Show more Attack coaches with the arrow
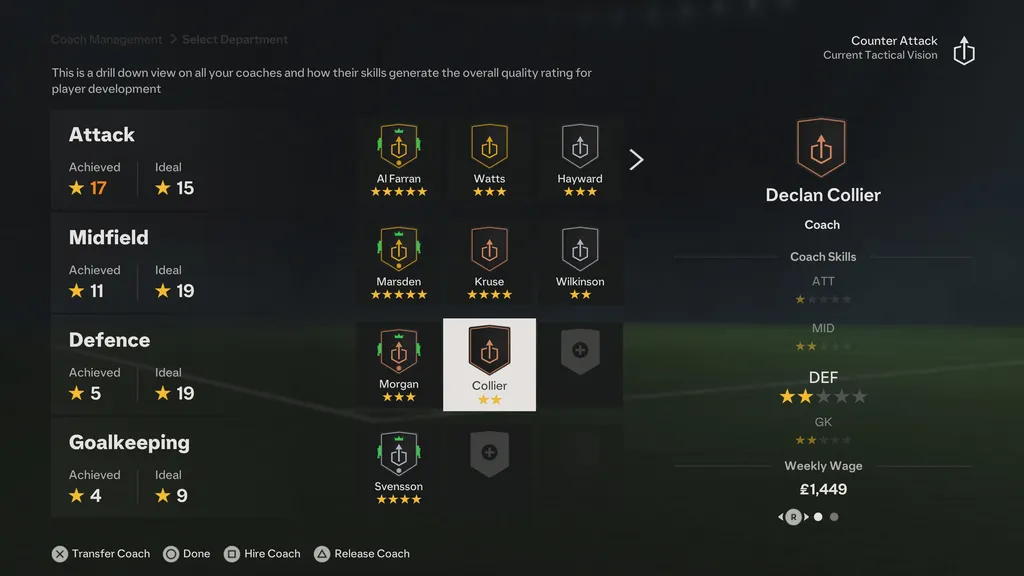1024x576 pixels. tap(636, 160)
